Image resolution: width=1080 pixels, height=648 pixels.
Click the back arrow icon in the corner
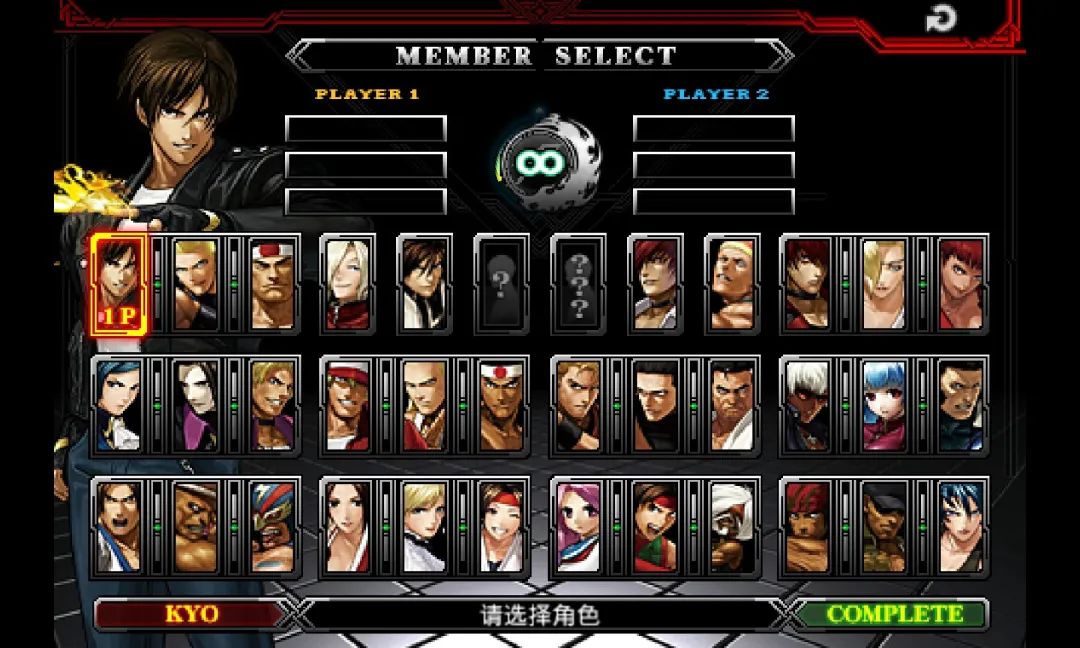(x=941, y=18)
